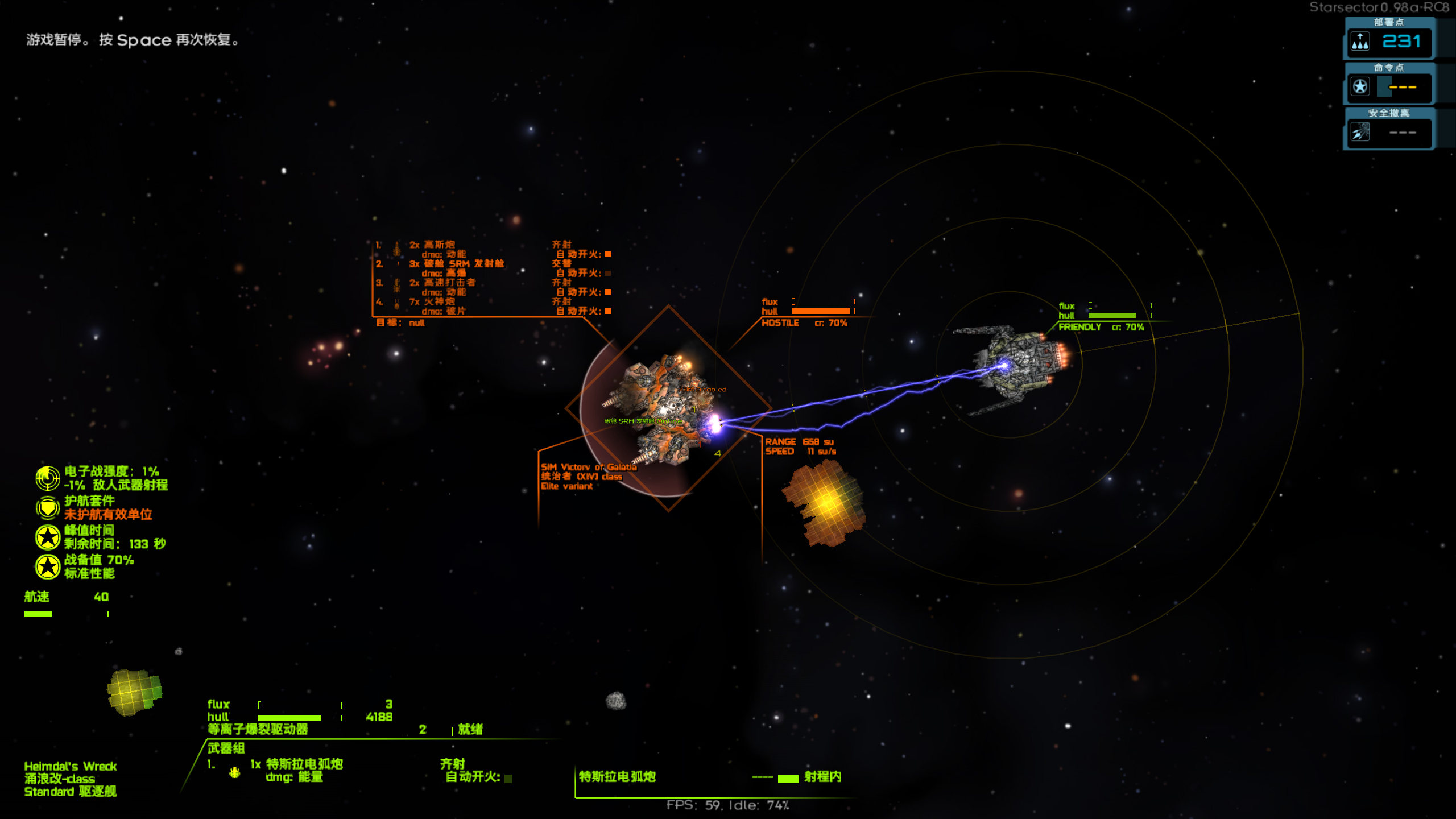The image size is (1456, 819).
Task: Select the command points star icon
Action: click(x=1360, y=87)
